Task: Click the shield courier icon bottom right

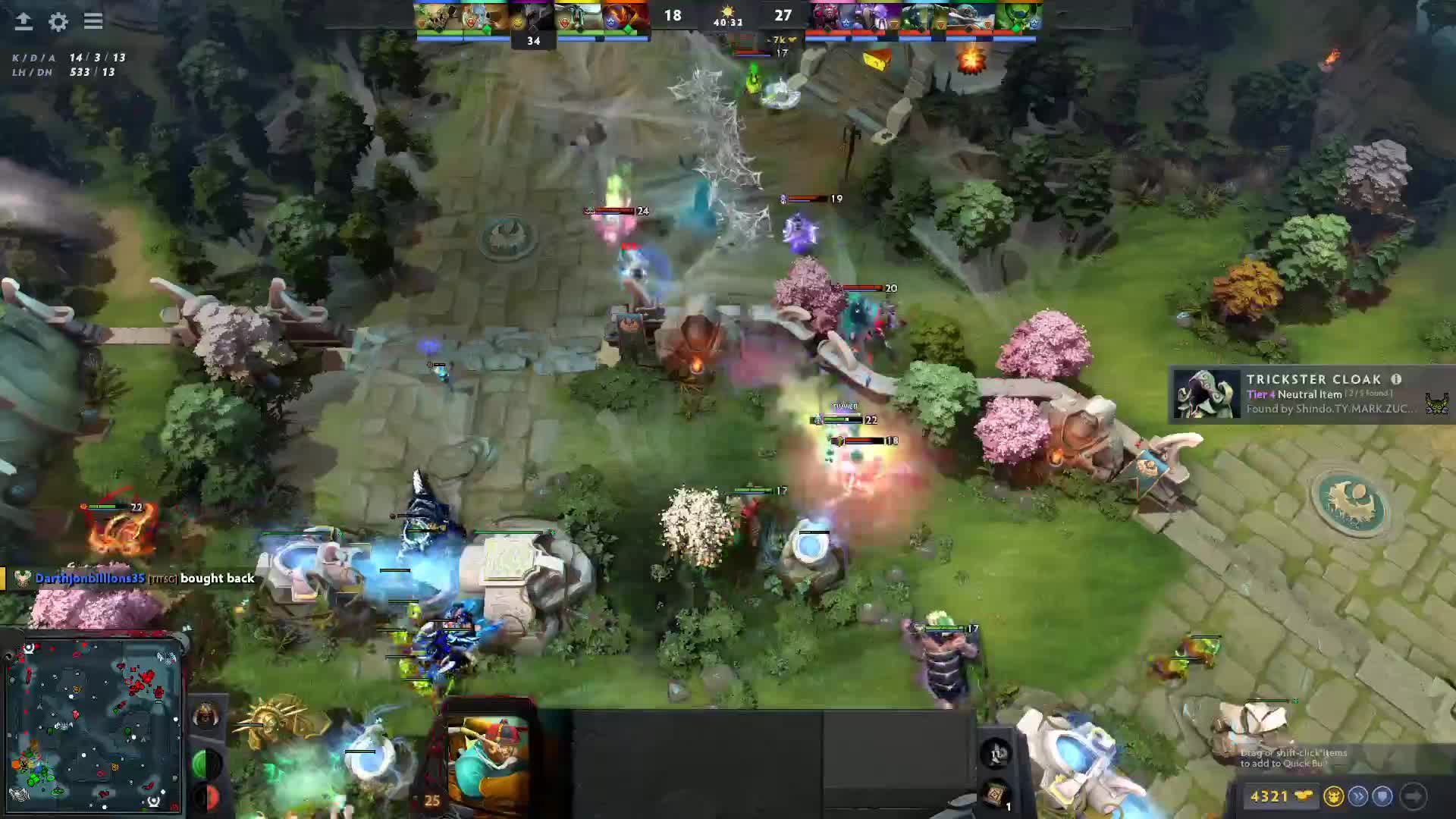Action: (1382, 796)
